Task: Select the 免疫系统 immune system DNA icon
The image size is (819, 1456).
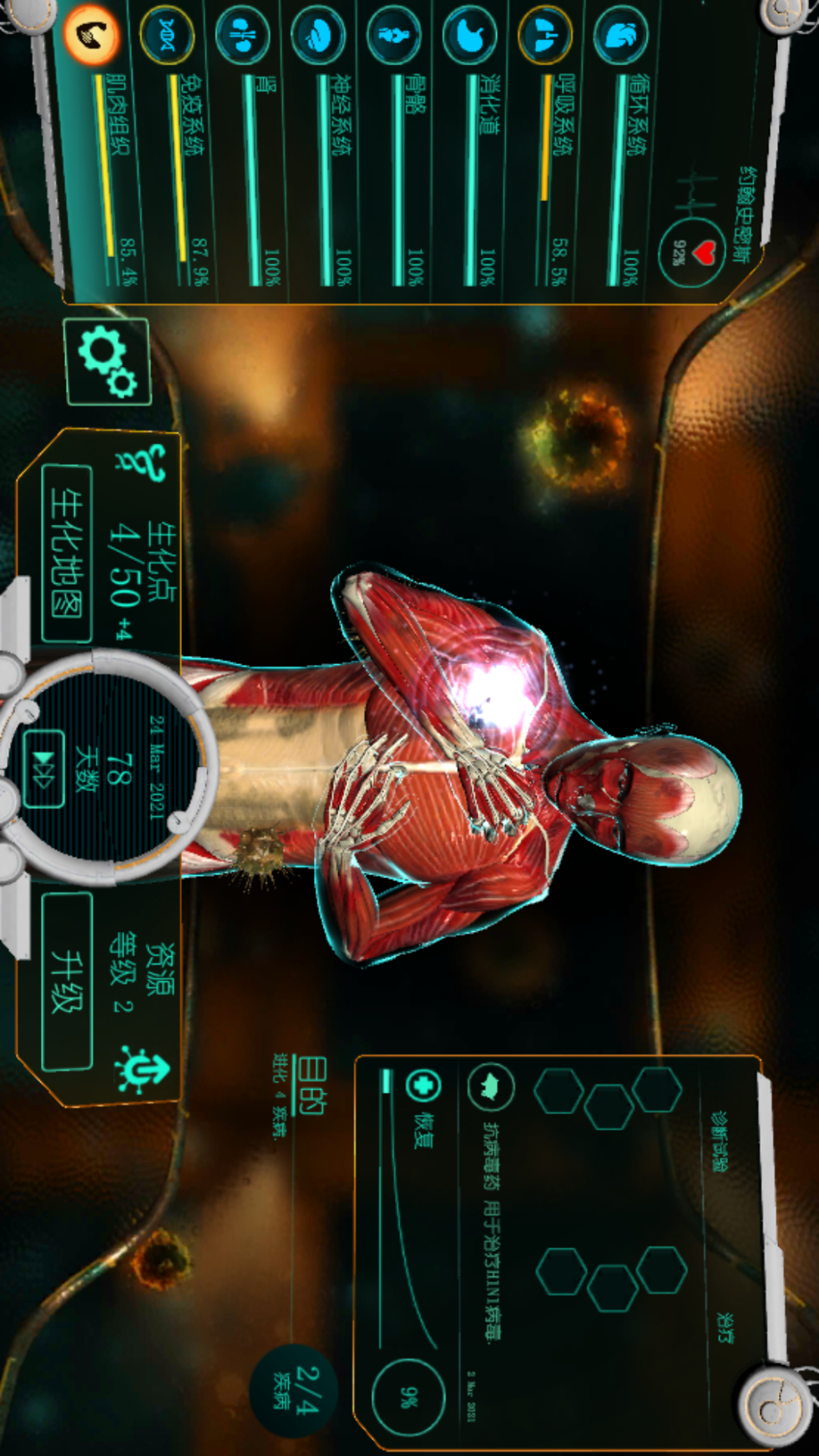Action: [x=167, y=35]
